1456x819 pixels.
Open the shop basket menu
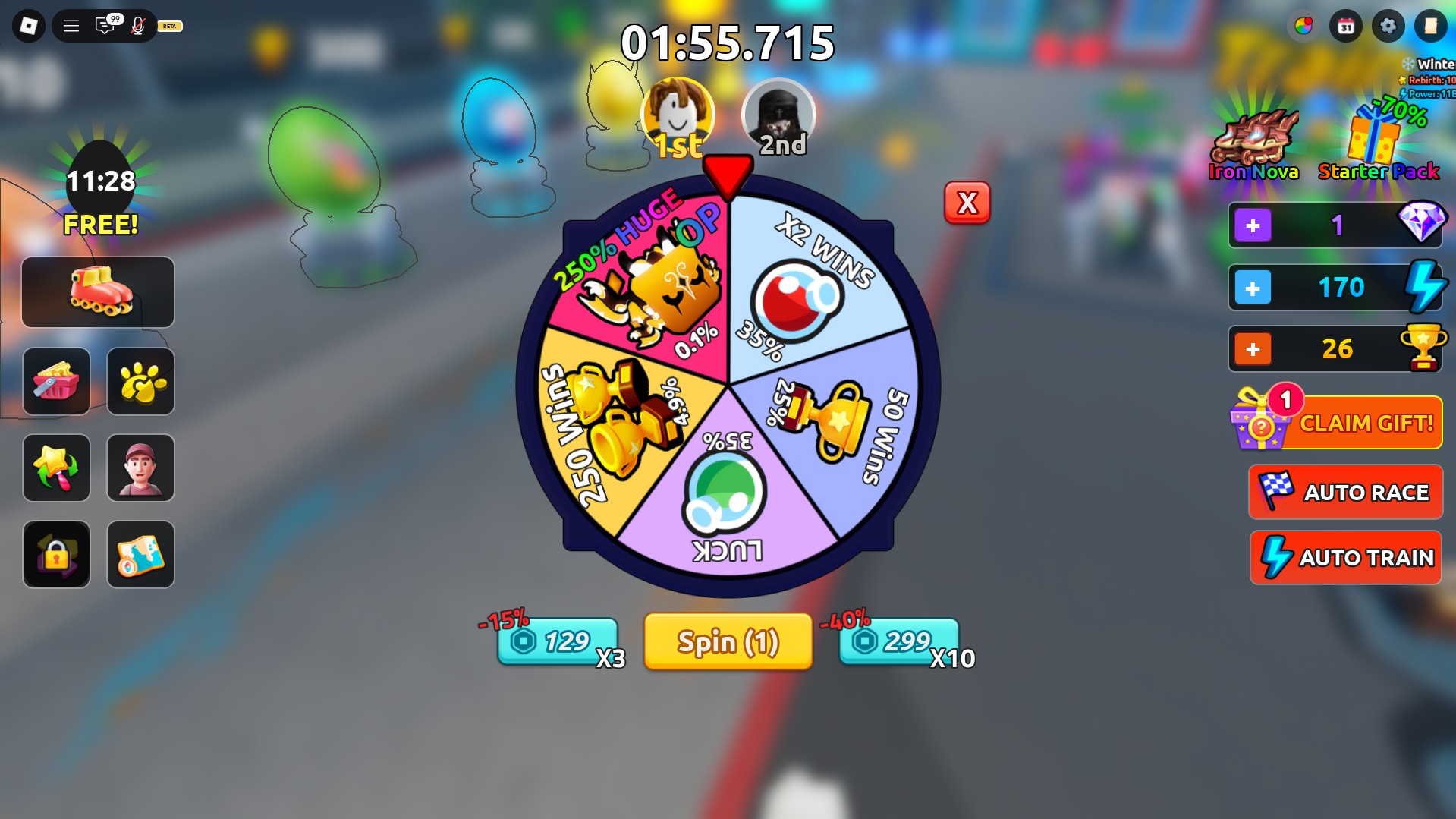56,382
